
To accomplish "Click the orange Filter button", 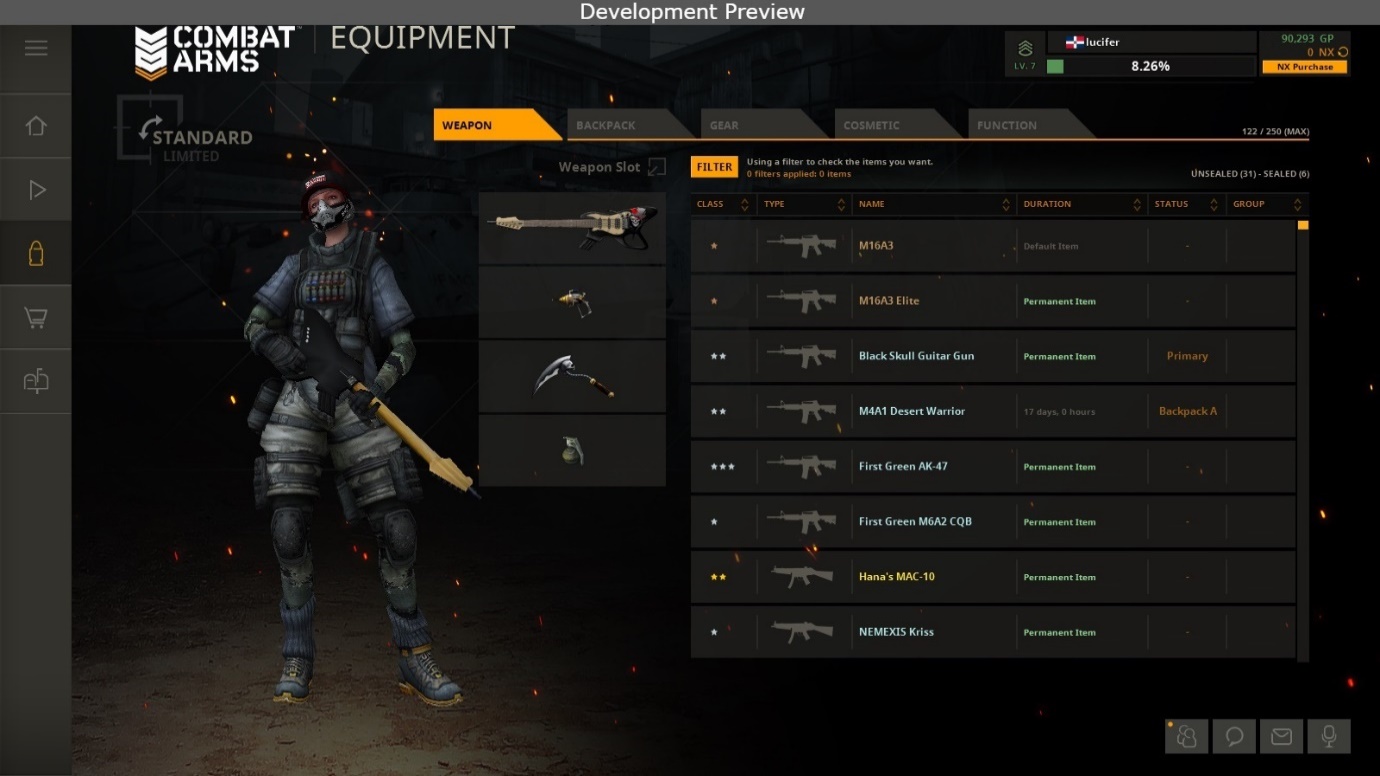I will click(x=714, y=167).
